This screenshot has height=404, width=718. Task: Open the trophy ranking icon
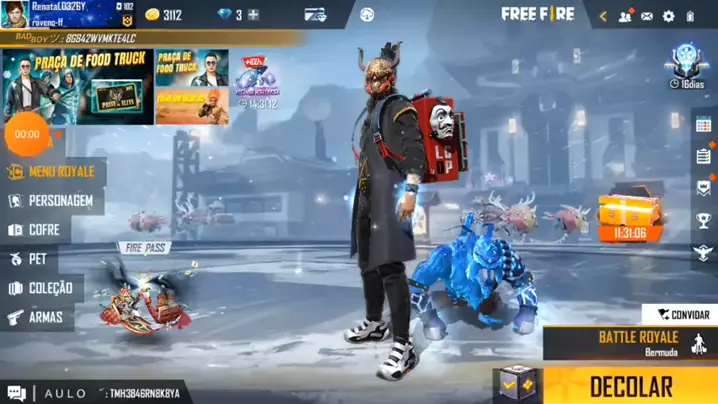[703, 221]
